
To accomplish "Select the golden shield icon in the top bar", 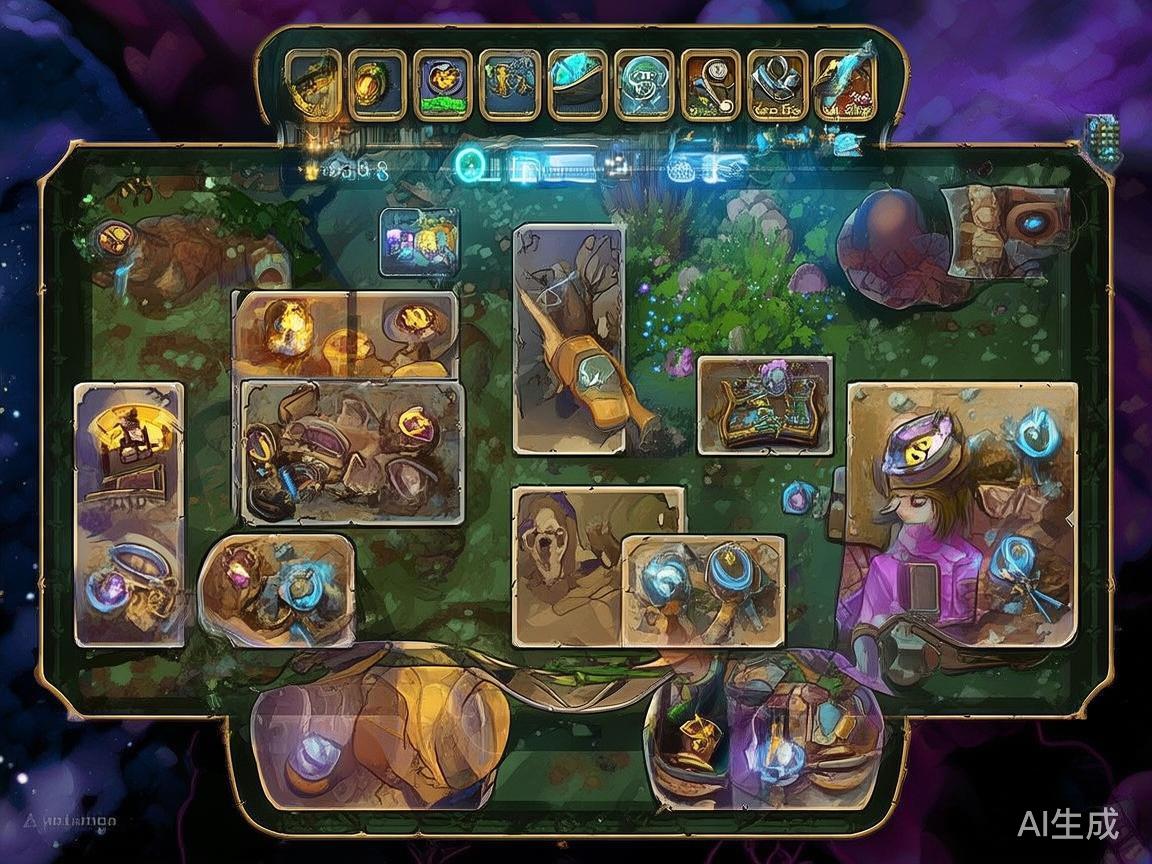I will 376,84.
